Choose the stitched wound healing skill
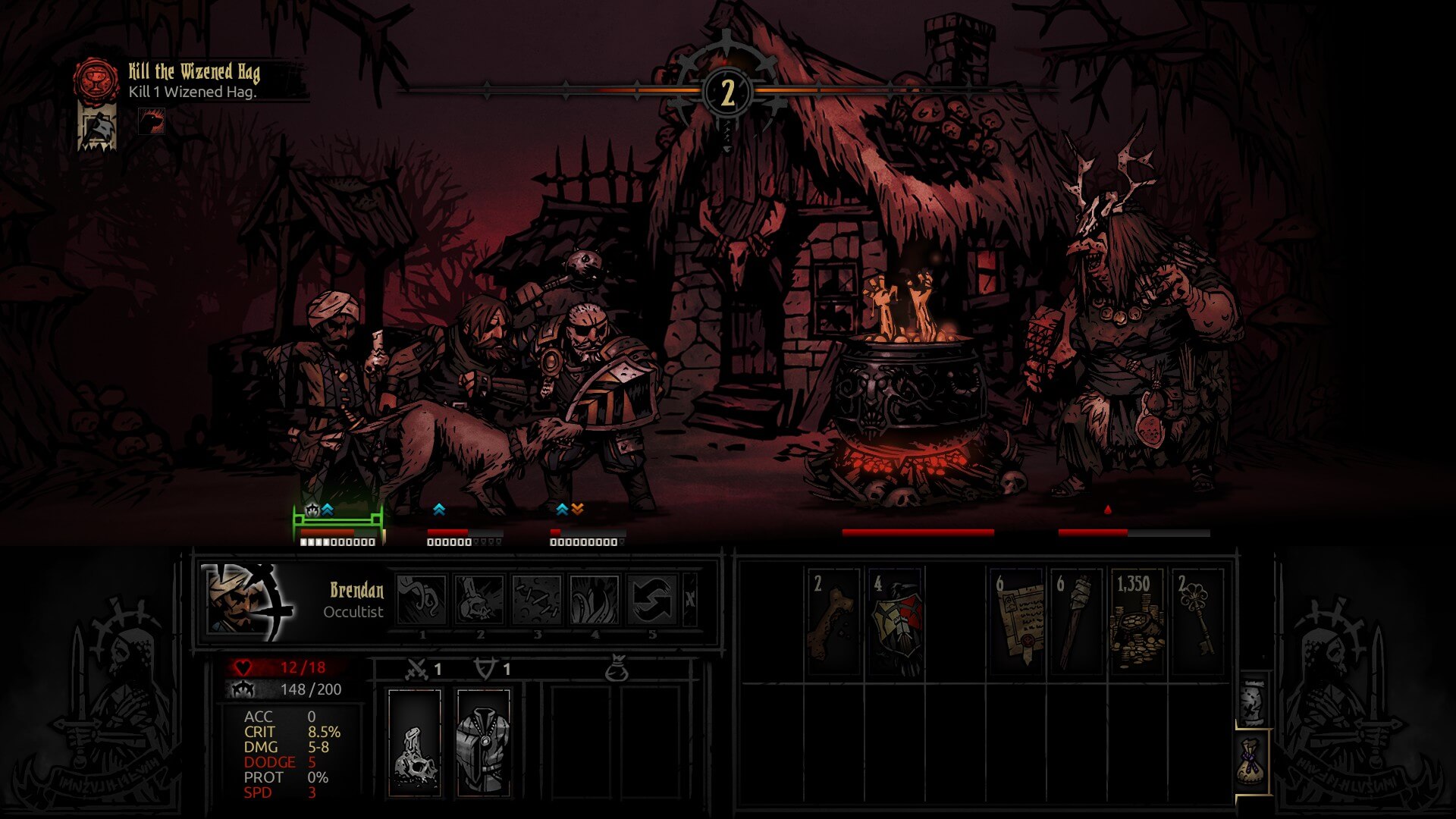 click(x=537, y=599)
